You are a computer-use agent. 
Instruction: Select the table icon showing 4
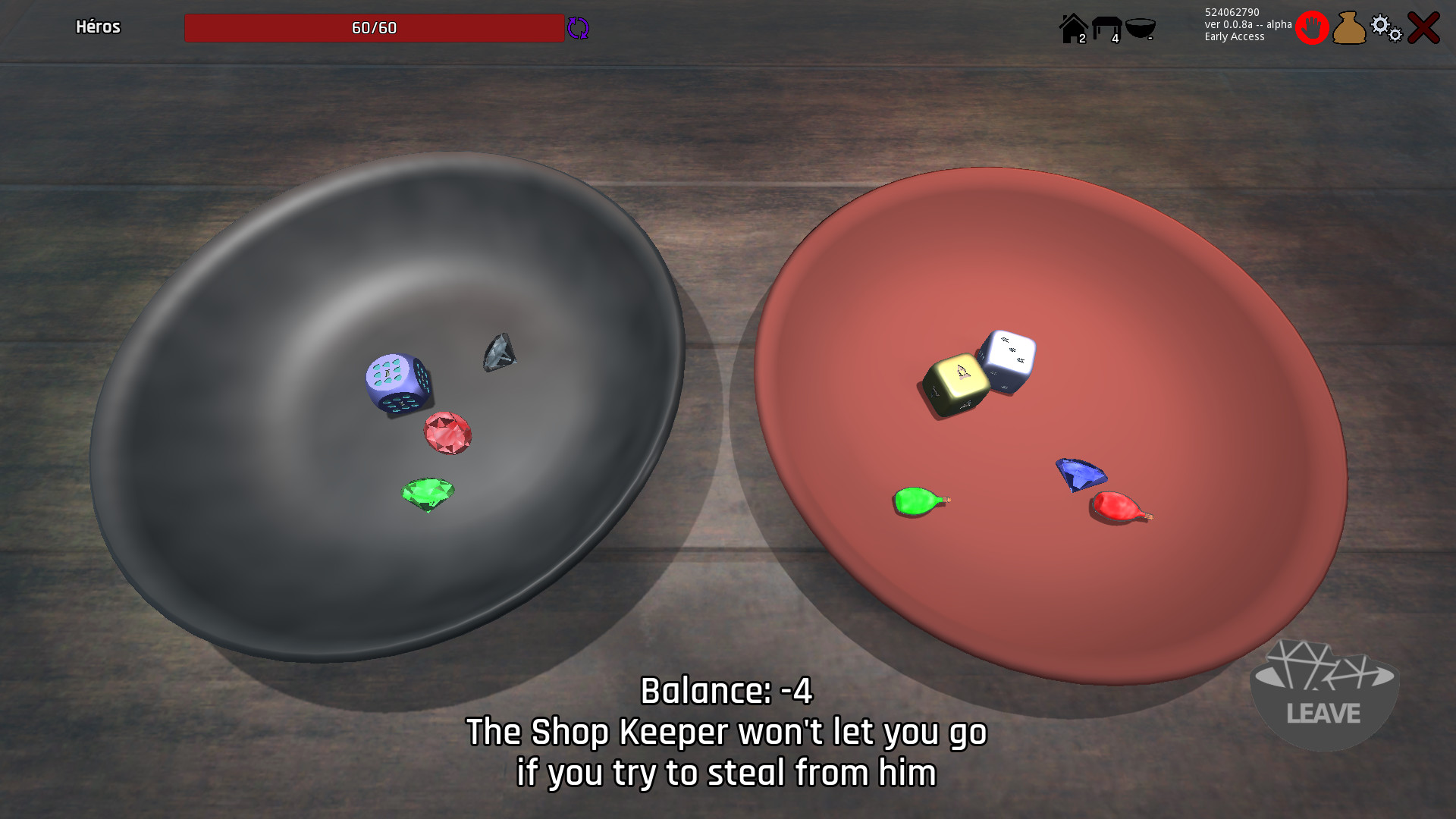[x=1107, y=27]
